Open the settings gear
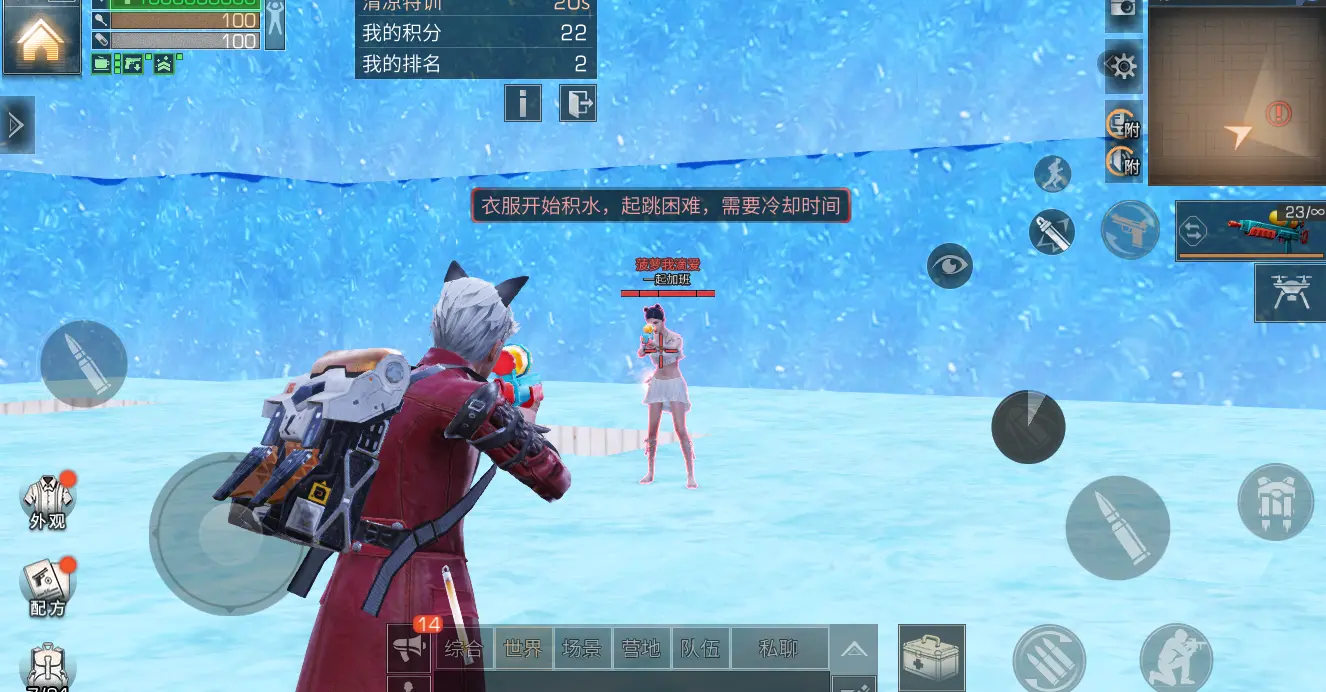Viewport: 1326px width, 692px height. (x=1123, y=67)
